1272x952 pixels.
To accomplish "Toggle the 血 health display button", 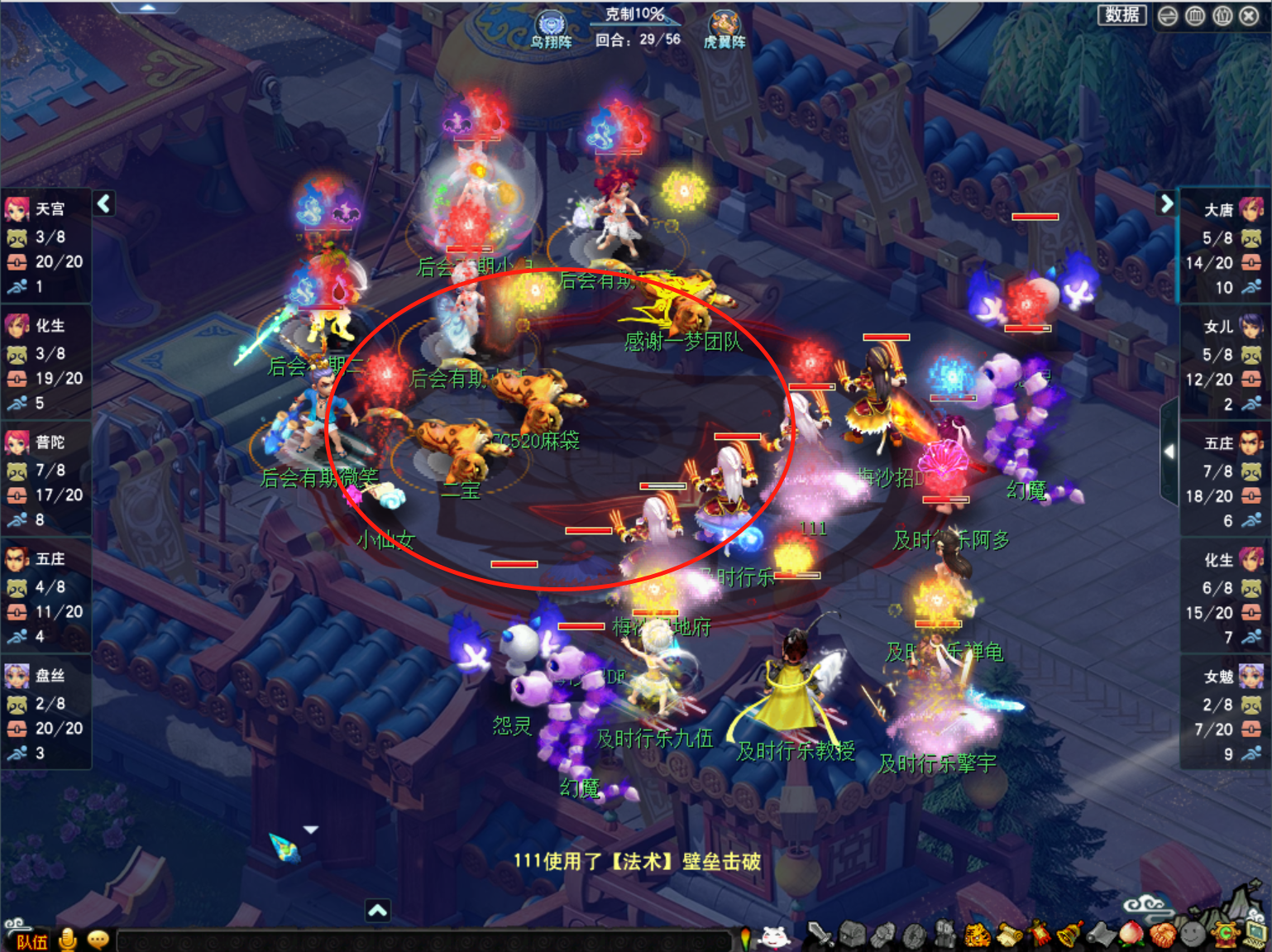I will [x=1195, y=16].
